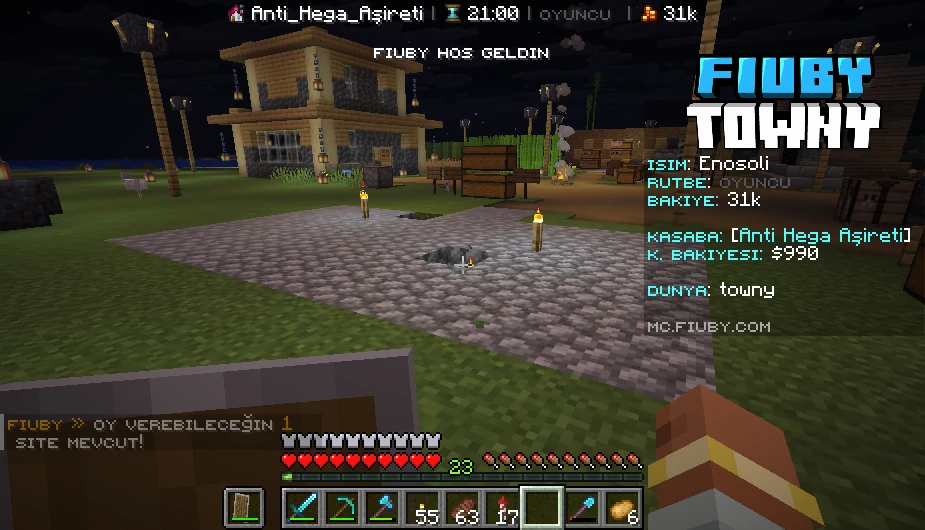Select the stack of 55 torches
Screen dimensions: 925x530
click(424, 508)
